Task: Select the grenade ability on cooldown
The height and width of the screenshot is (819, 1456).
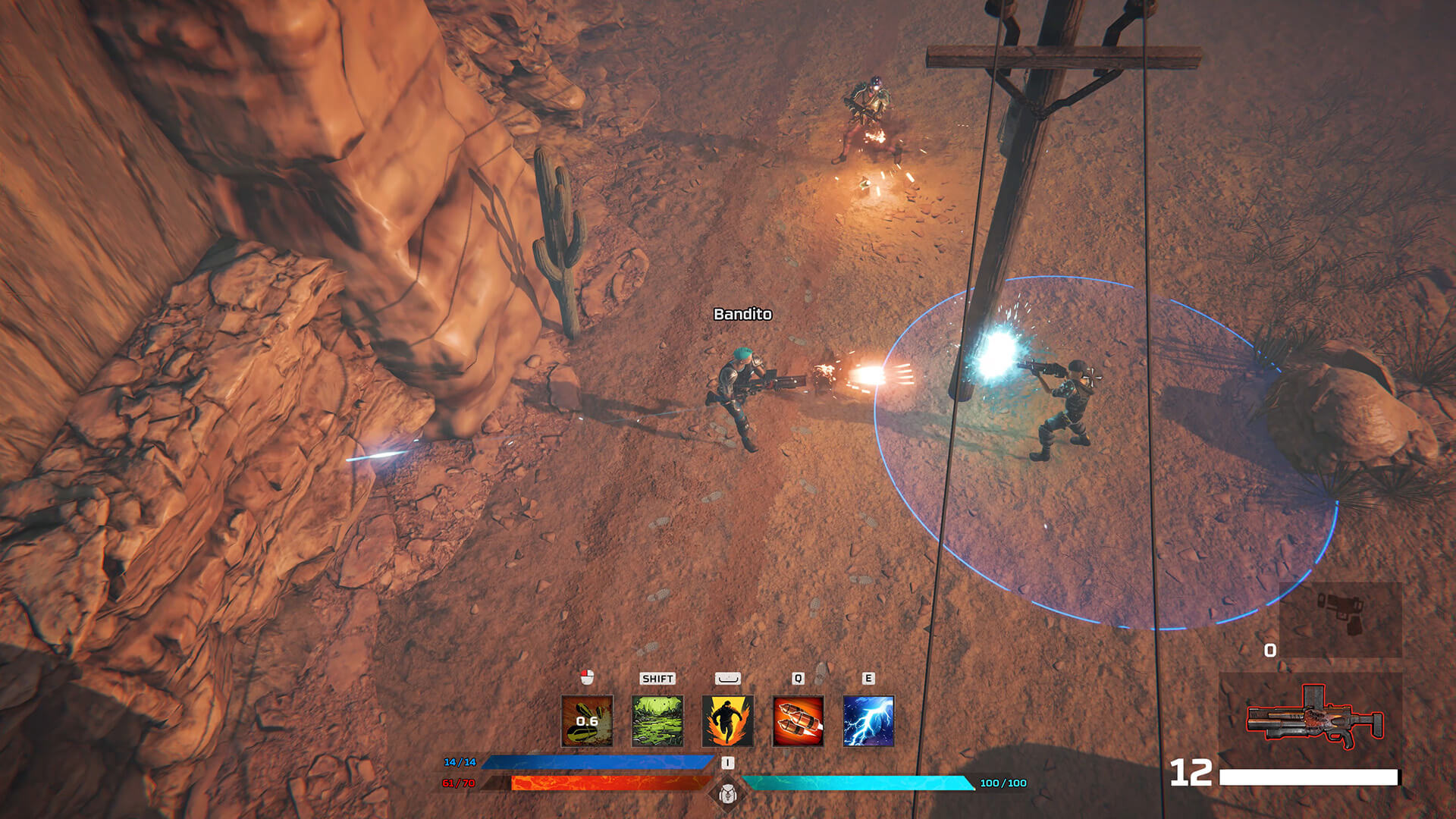Action: 586,720
